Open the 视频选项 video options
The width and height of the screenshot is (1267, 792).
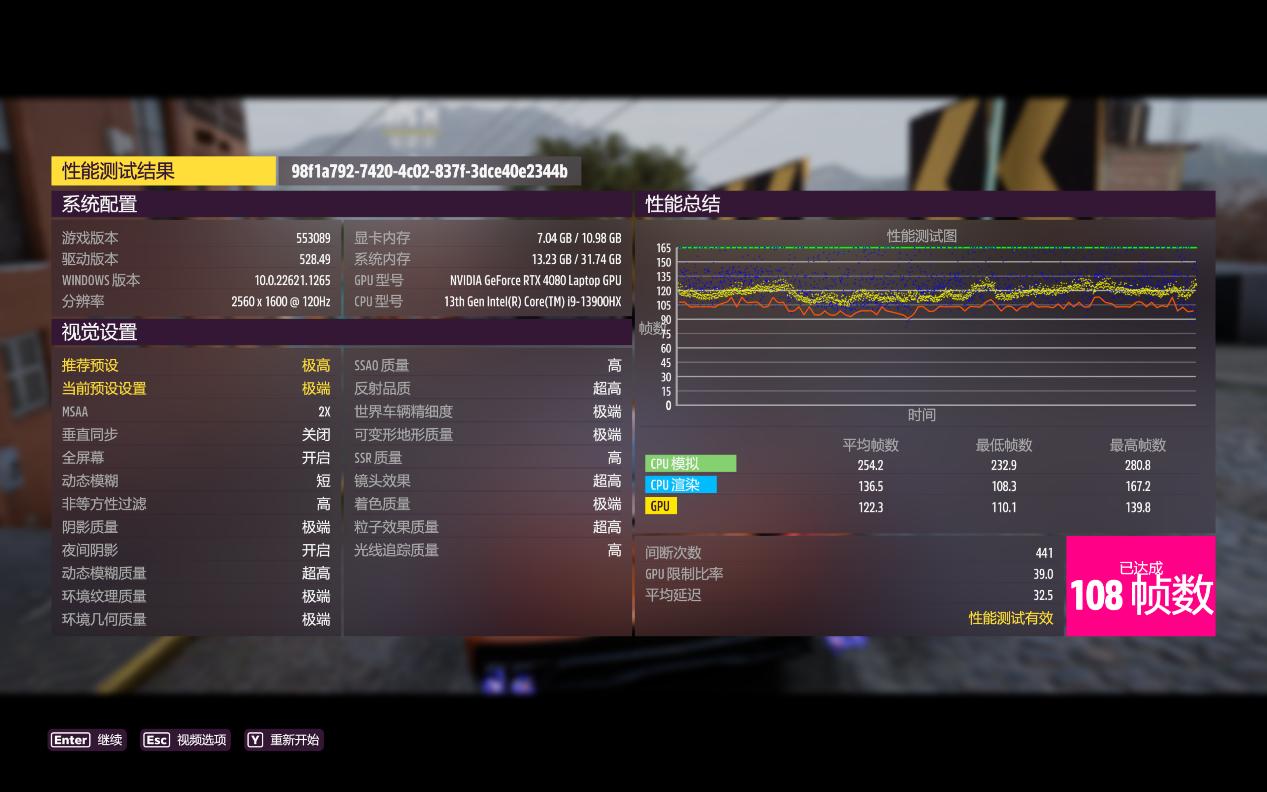point(186,740)
